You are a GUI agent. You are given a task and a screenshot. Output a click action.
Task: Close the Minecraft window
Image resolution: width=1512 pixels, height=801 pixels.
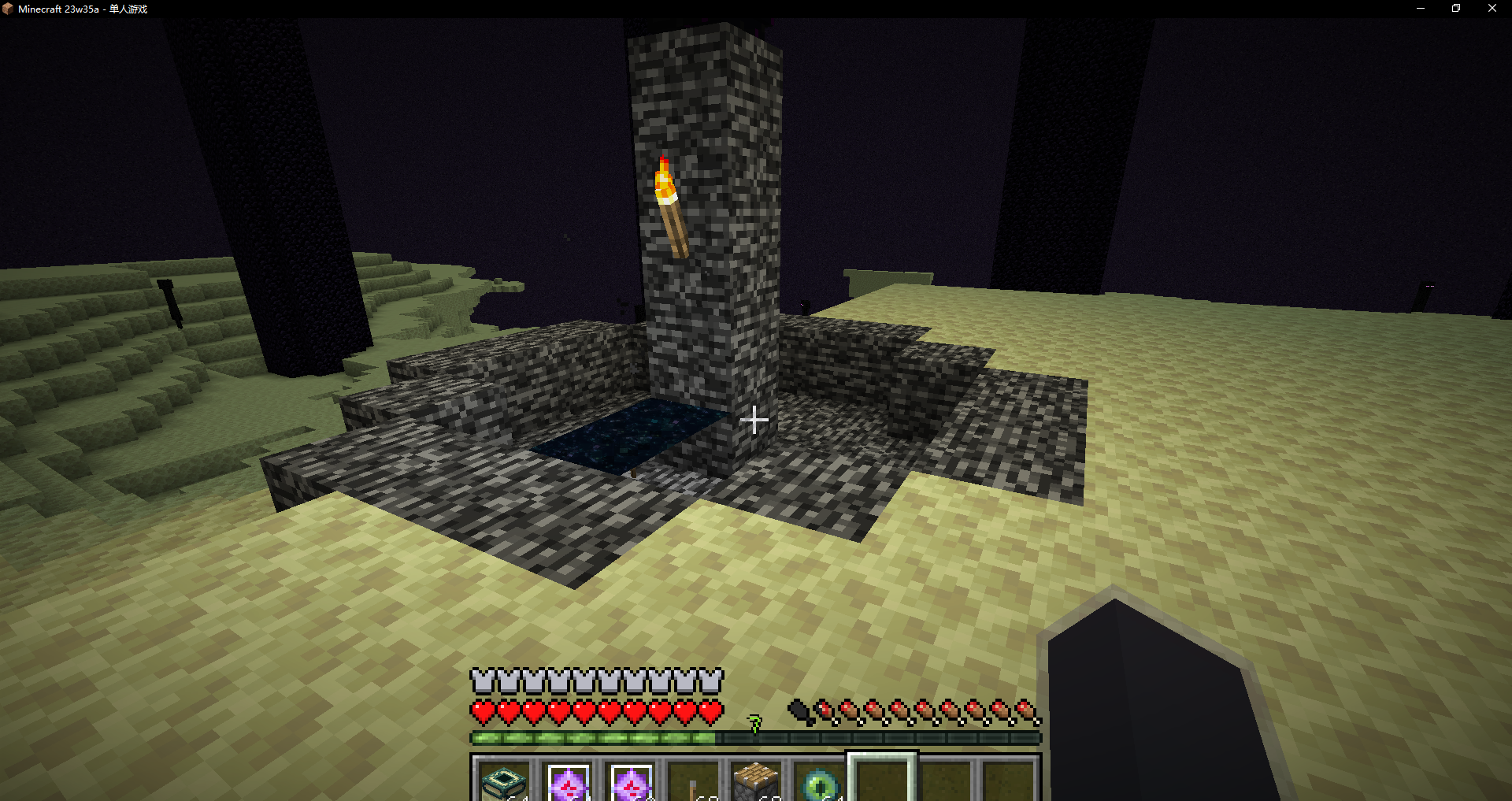1492,9
